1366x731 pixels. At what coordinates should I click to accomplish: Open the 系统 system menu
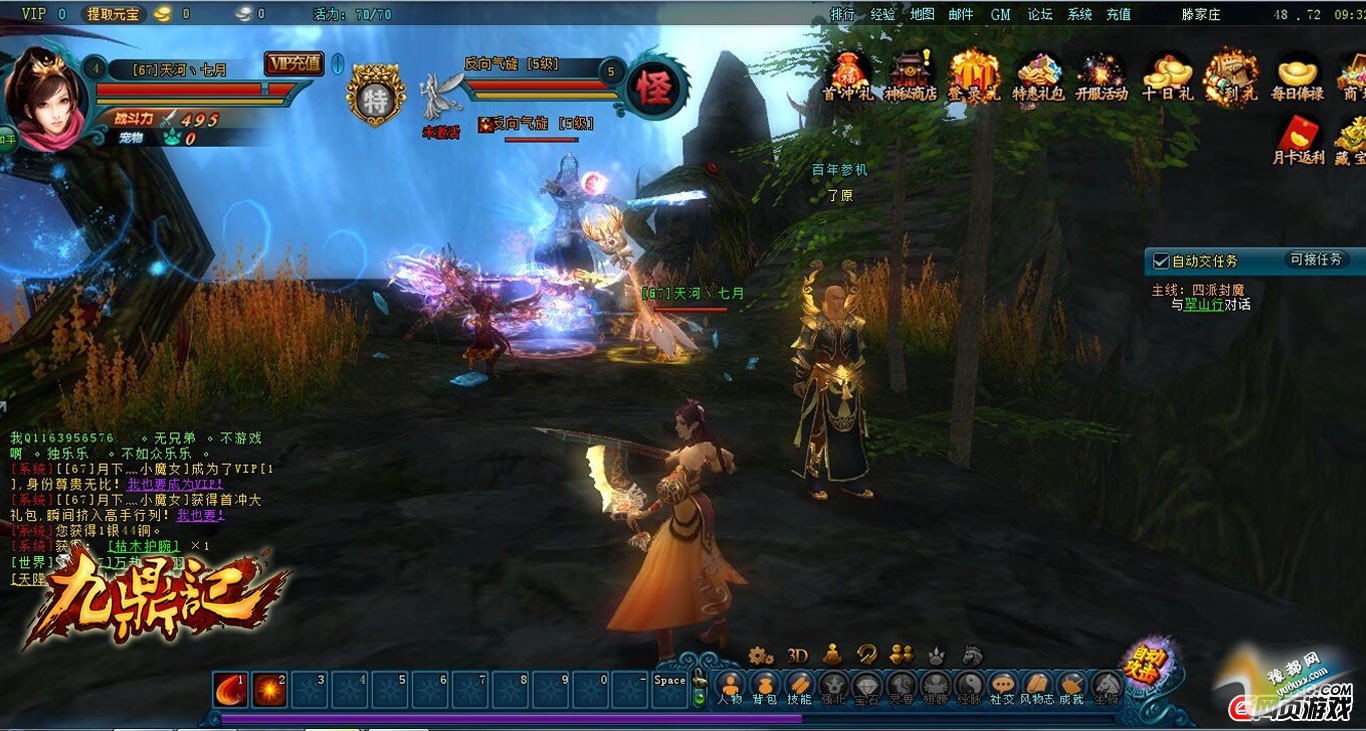(x=1080, y=14)
